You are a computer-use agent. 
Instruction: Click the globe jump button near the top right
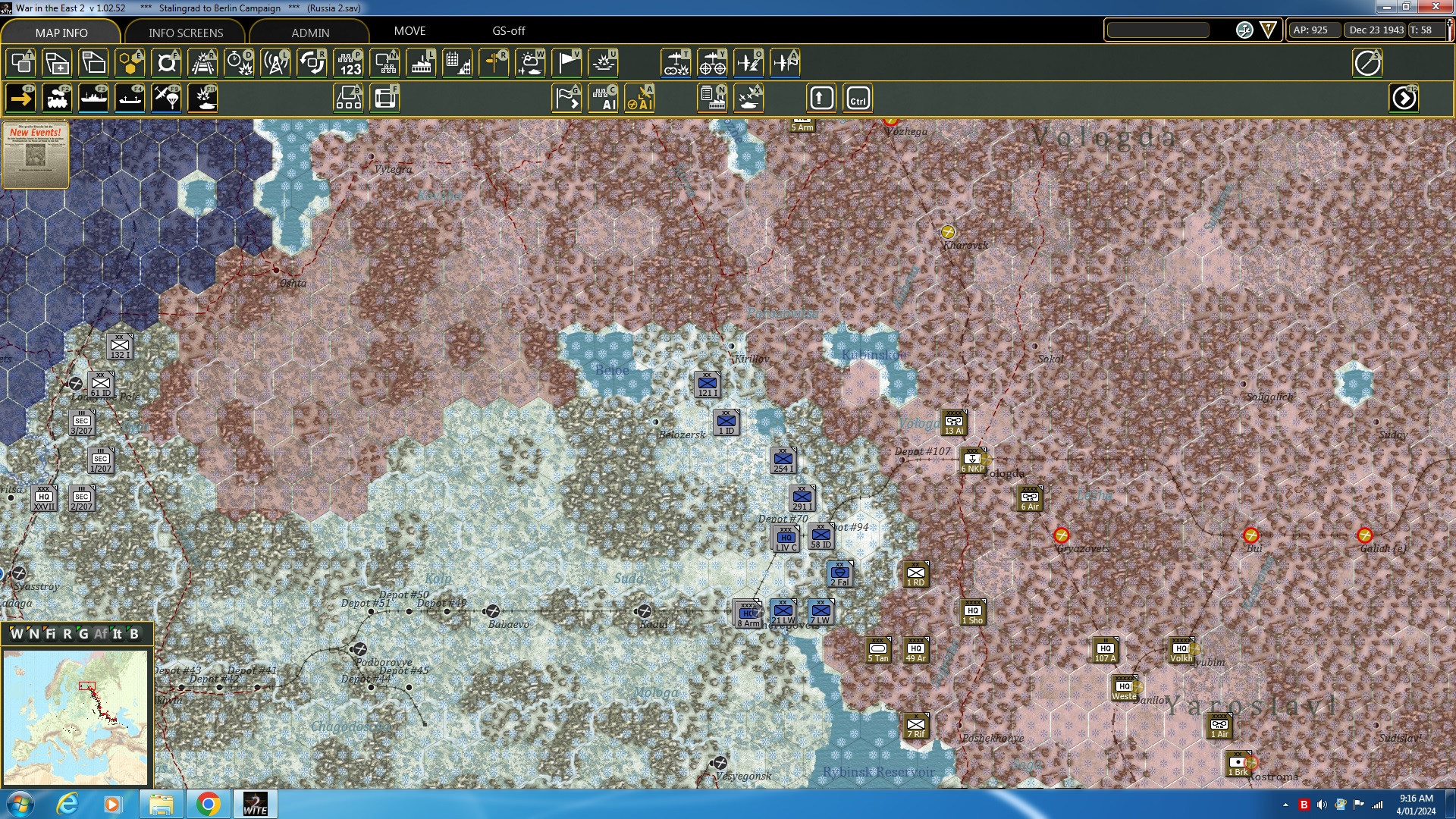[x=1244, y=31]
